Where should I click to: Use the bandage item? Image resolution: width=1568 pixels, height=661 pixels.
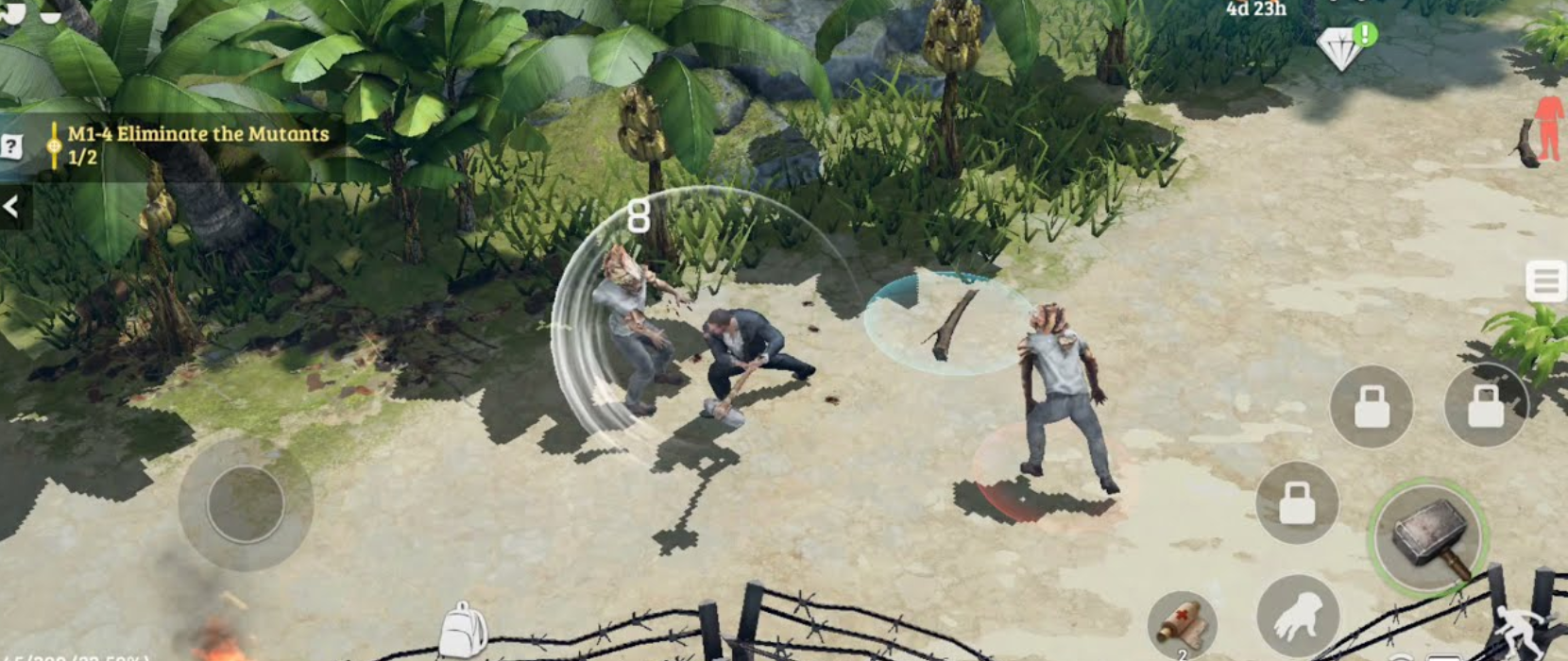coord(1181,622)
